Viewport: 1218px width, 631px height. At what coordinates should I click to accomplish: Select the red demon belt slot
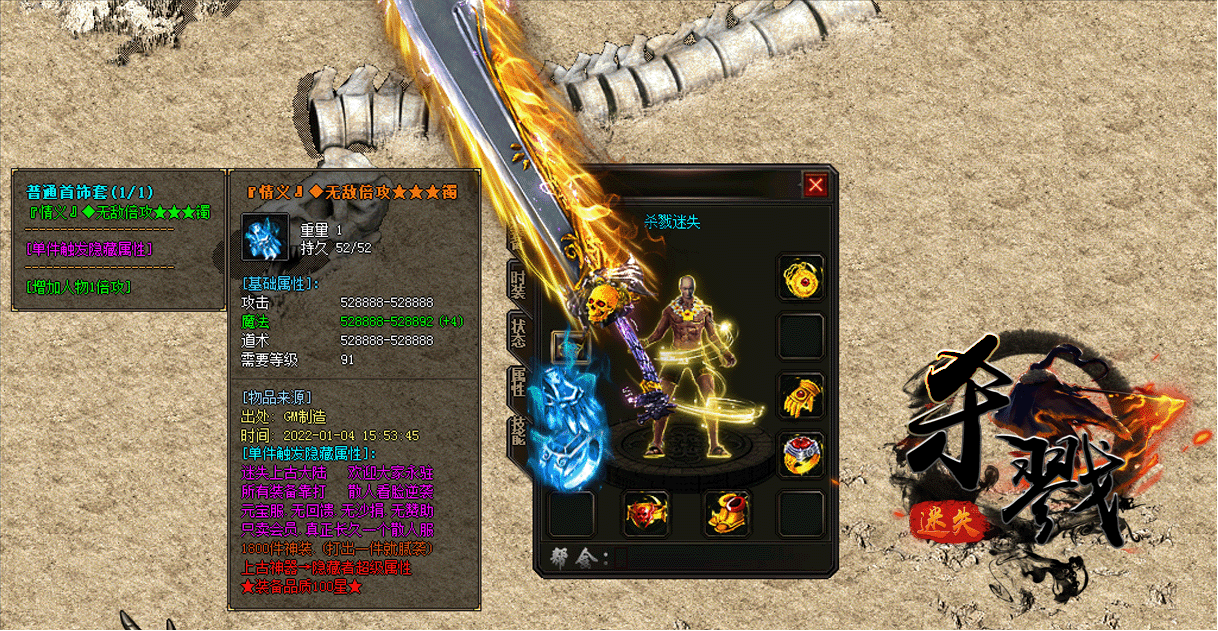(646, 514)
